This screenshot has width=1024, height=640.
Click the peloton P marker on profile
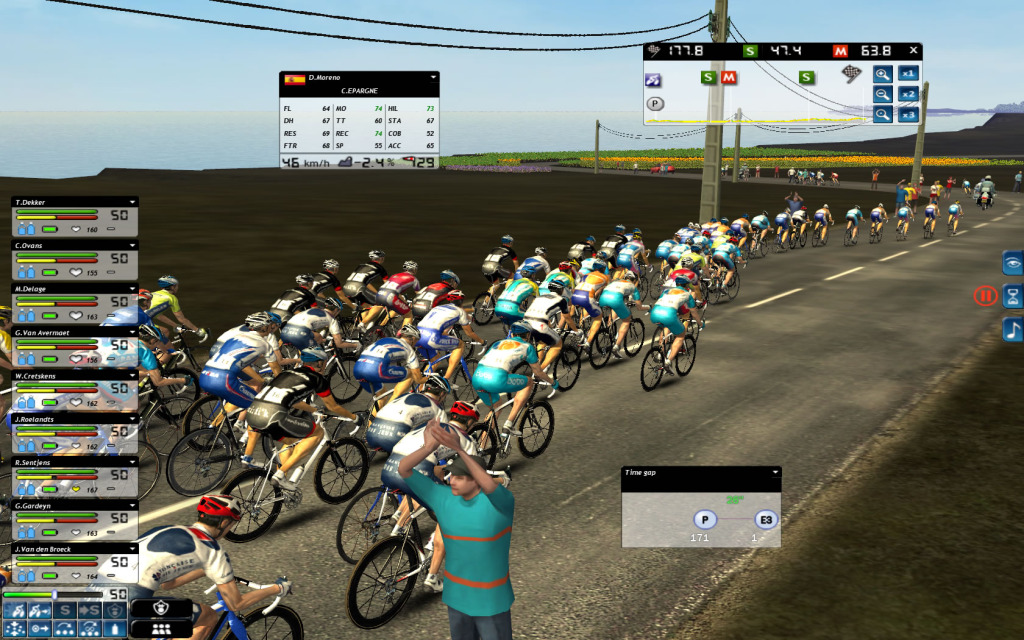tap(654, 103)
